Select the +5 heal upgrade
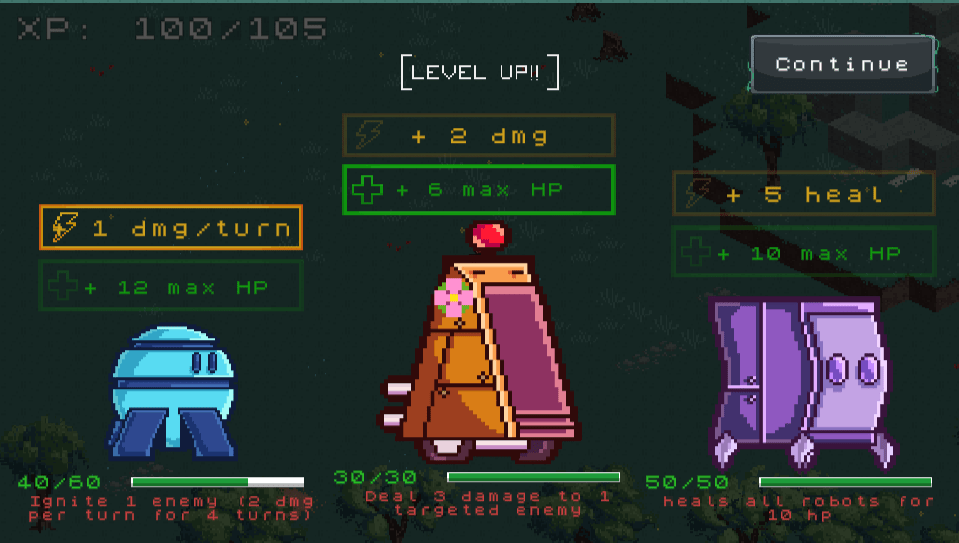This screenshot has width=959, height=543. point(803,194)
